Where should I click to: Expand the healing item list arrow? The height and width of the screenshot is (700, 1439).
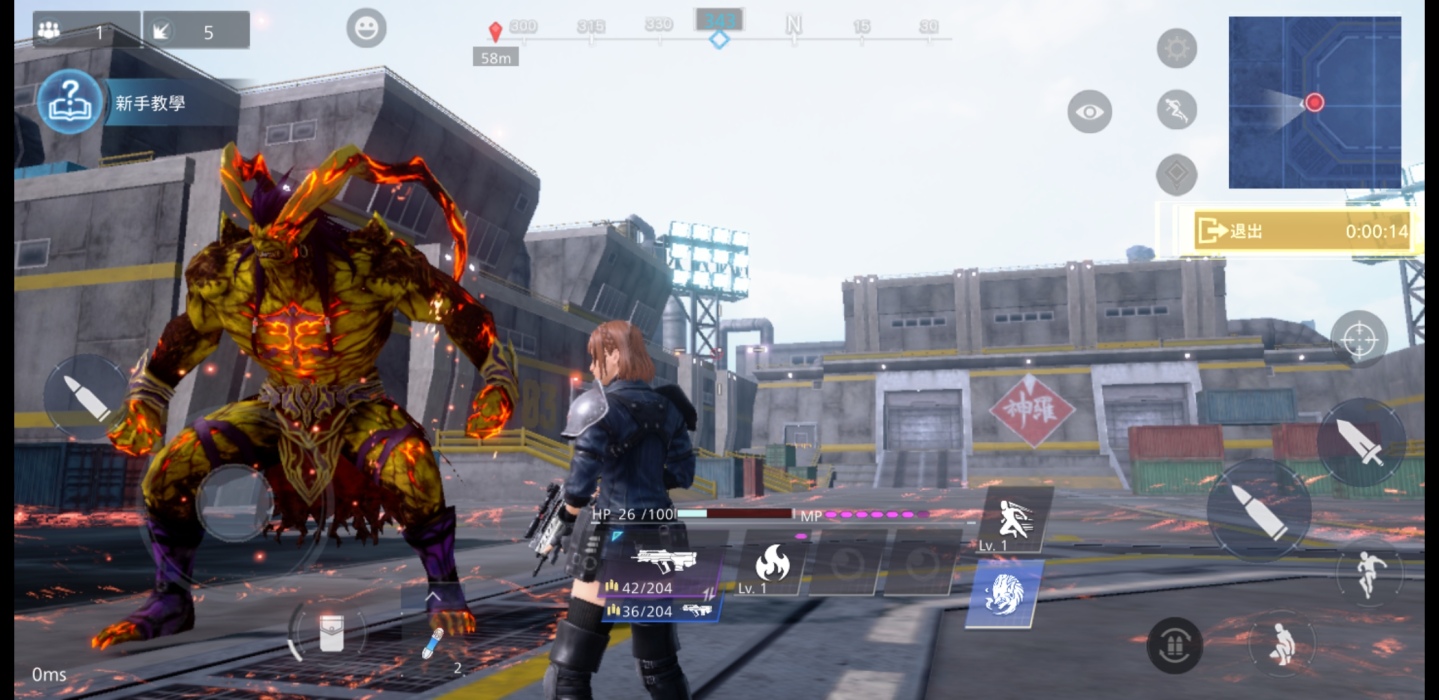[433, 596]
